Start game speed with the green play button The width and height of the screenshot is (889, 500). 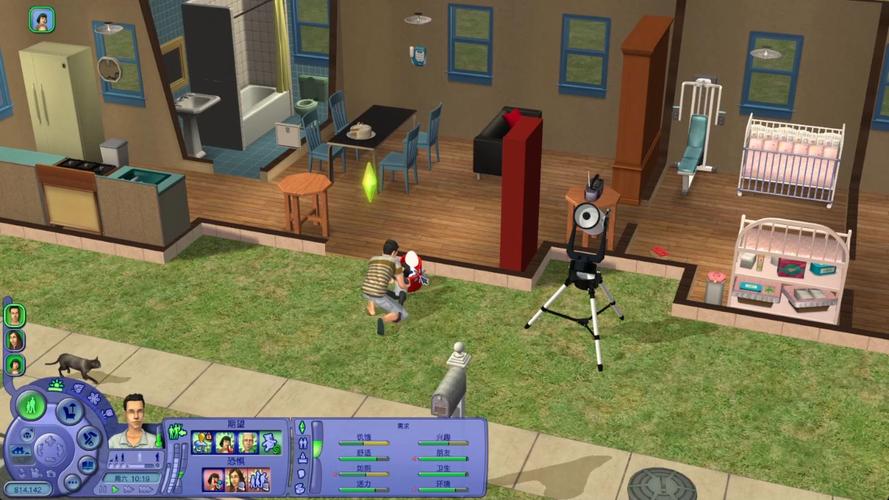point(114,491)
